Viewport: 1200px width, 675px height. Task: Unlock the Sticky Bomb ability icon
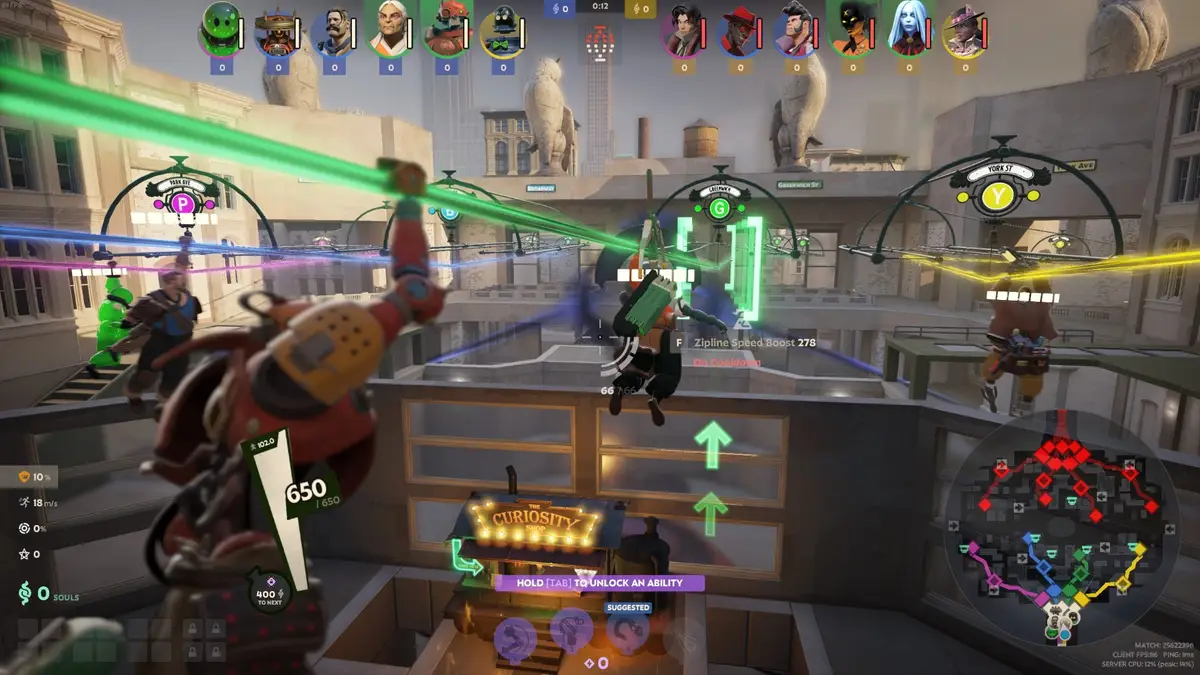pyautogui.click(x=572, y=632)
